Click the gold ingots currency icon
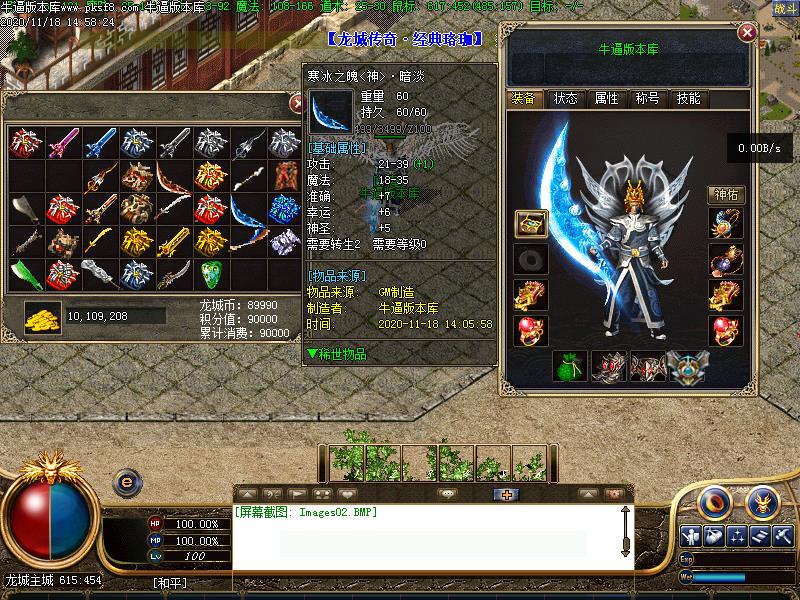Viewport: 800px width, 600px height. 42,316
